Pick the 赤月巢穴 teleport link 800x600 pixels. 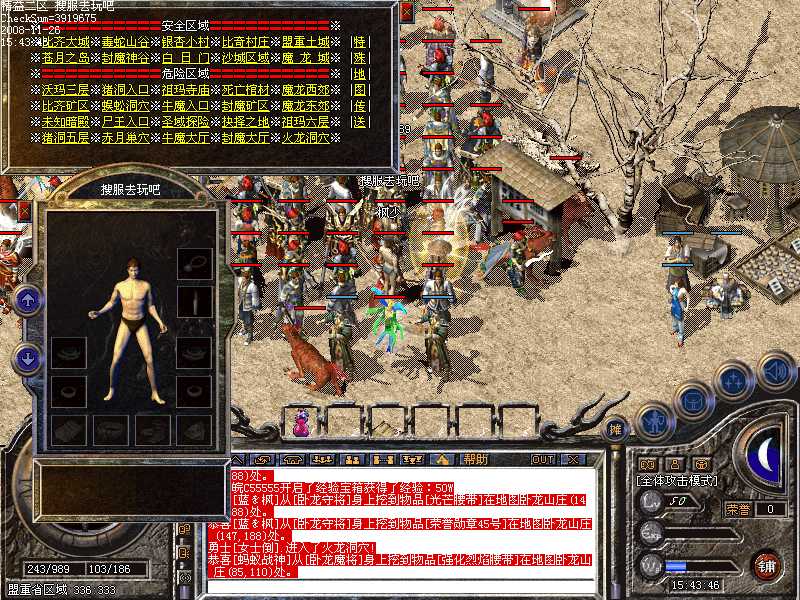pos(126,137)
